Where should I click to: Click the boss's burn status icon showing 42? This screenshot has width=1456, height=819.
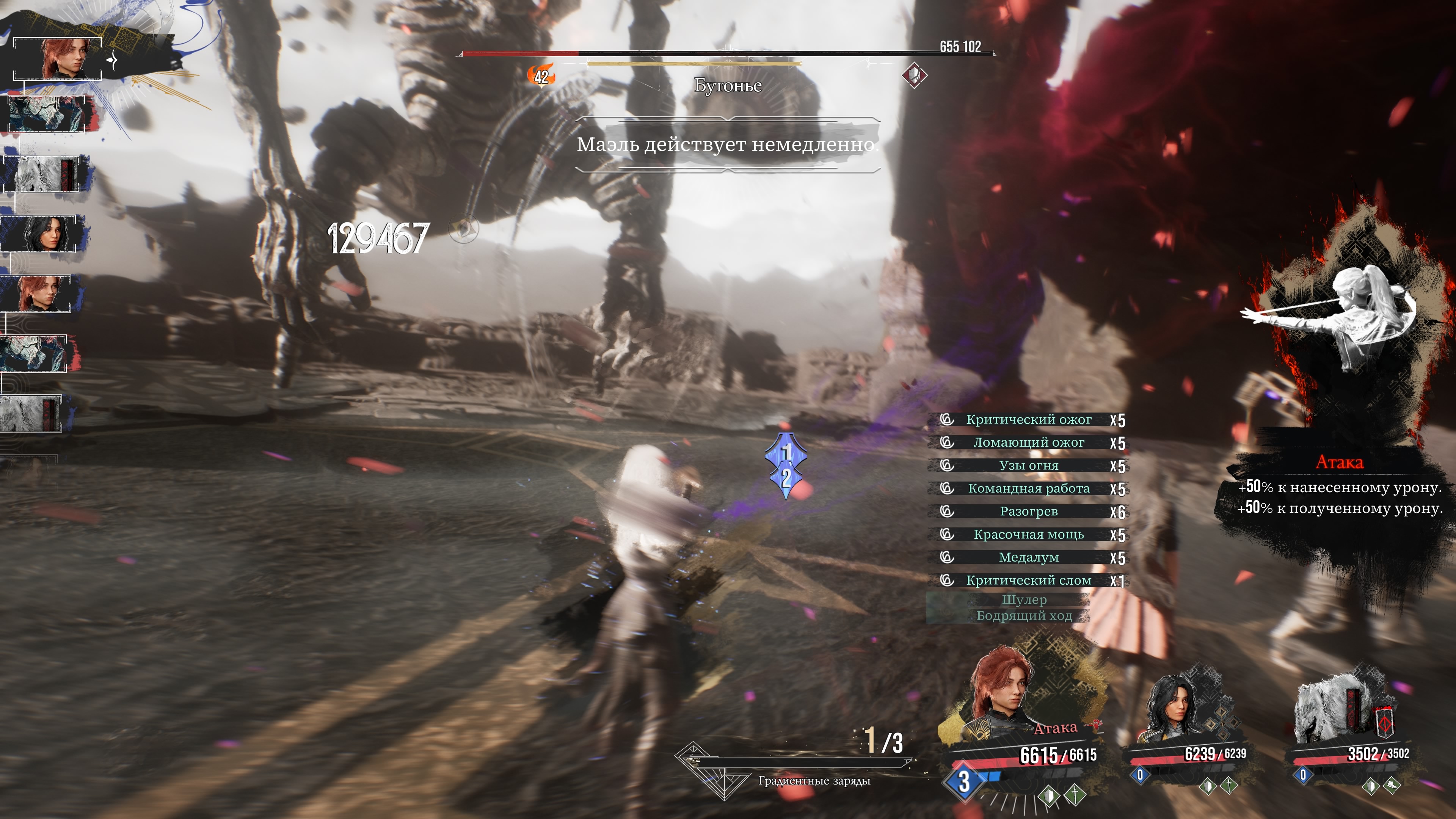541,76
